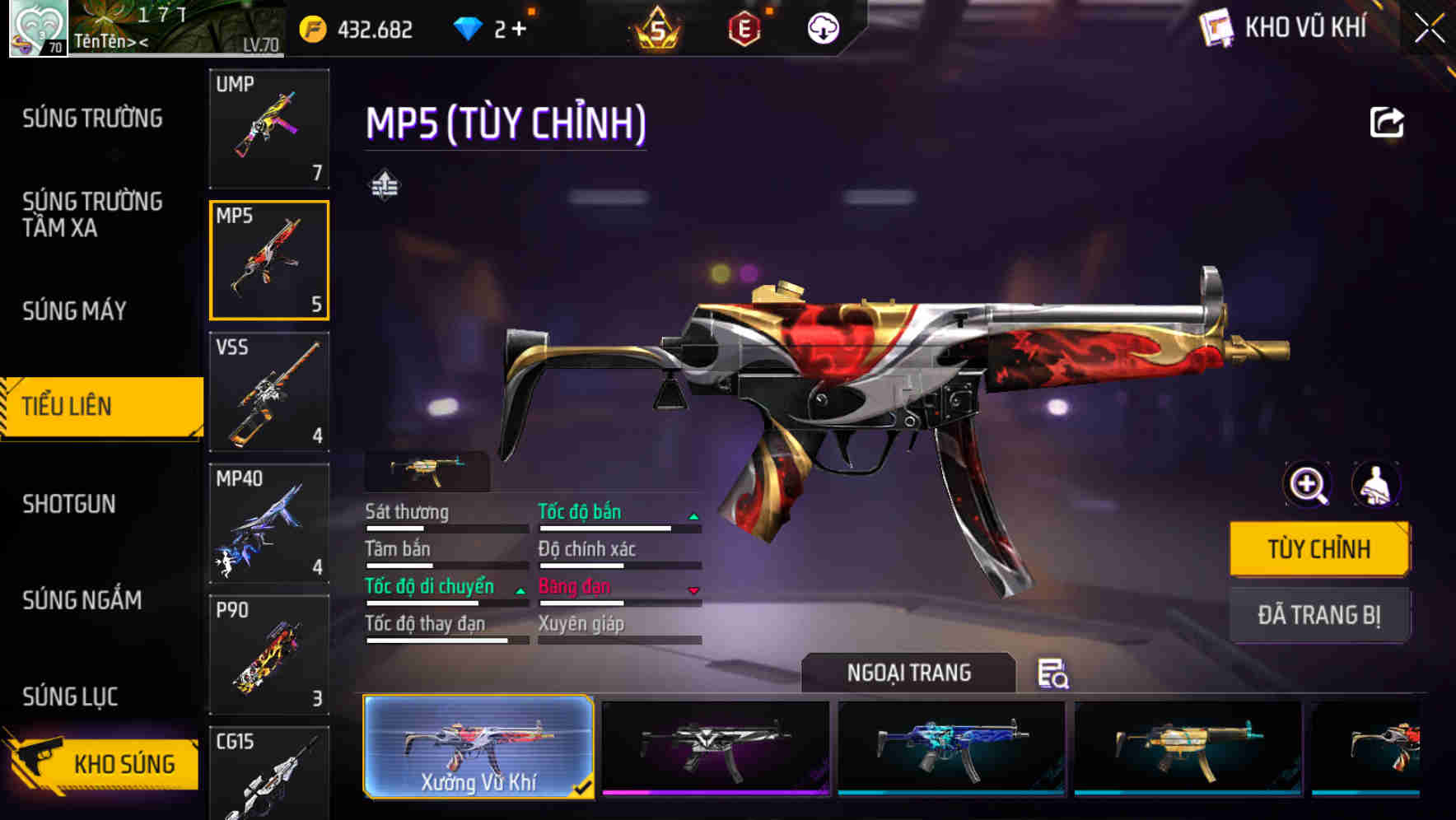Pick the VSS weapon tile
Image resolution: width=1456 pixels, height=820 pixels.
(269, 392)
